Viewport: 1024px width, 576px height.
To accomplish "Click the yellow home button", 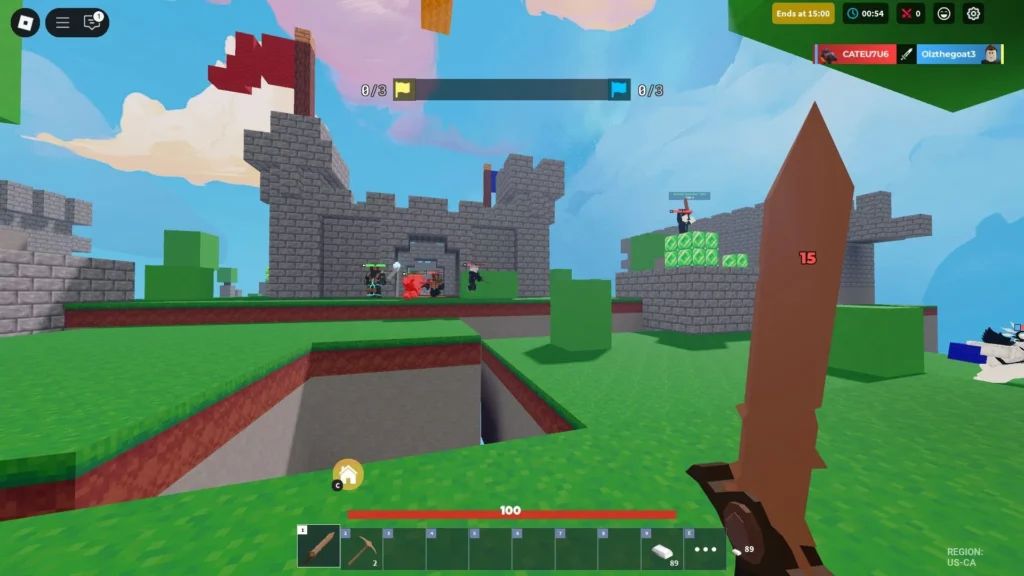I will (348, 474).
